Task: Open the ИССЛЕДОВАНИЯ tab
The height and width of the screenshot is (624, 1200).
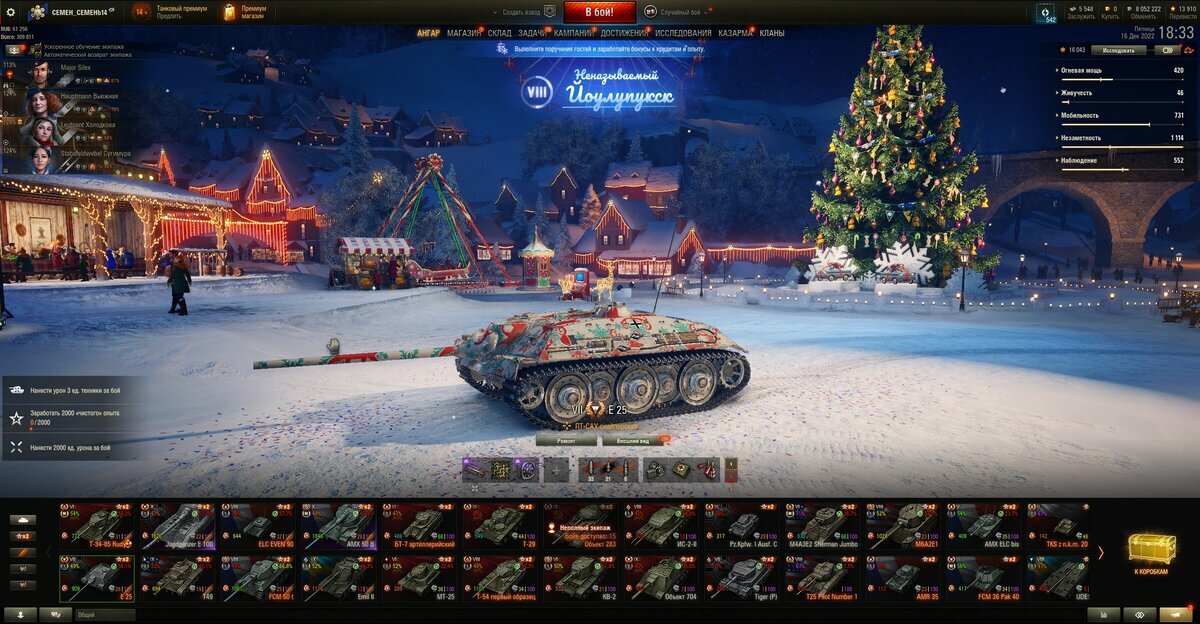Action: click(683, 33)
